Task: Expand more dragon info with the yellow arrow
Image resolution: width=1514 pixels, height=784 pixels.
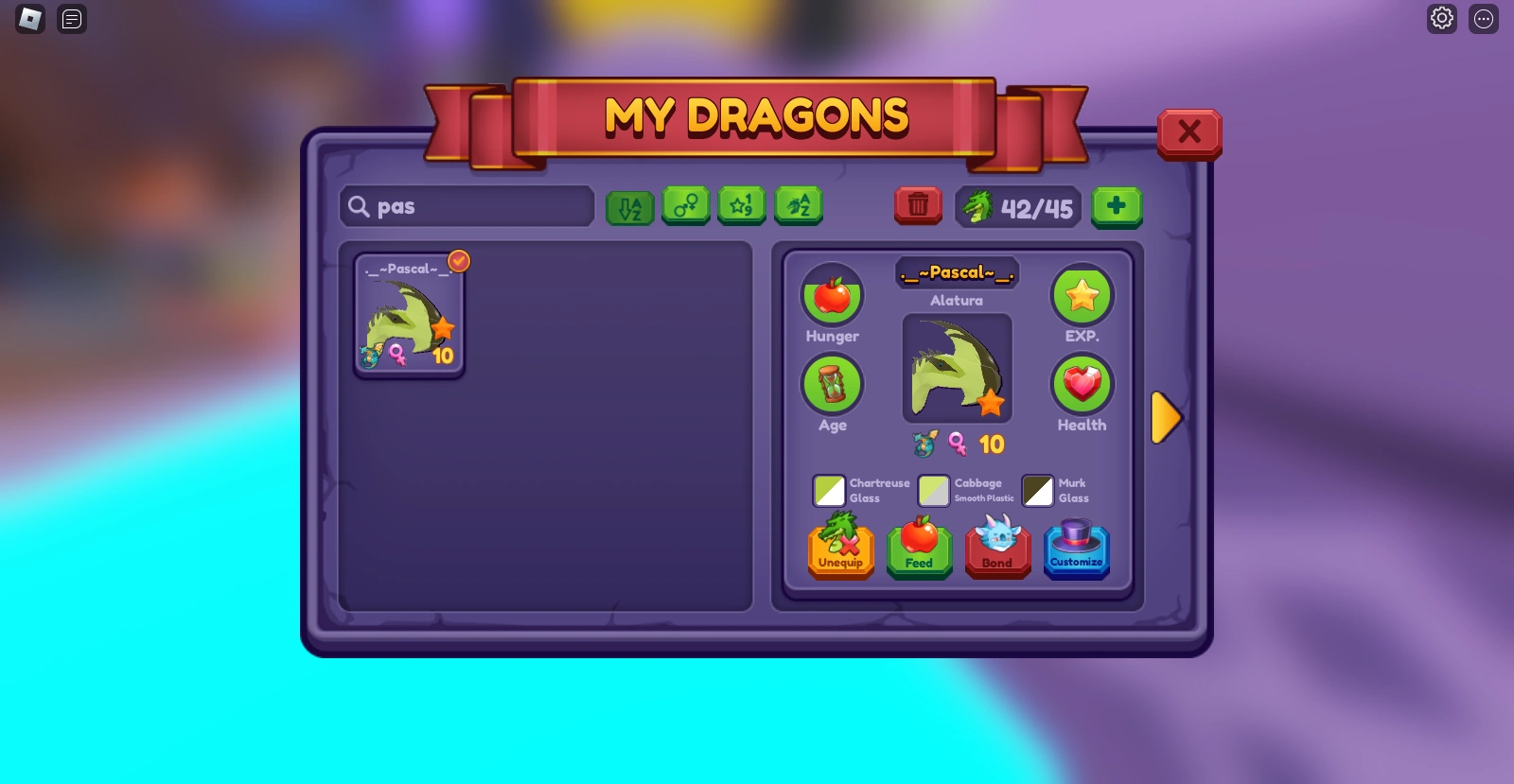Action: coord(1167,417)
